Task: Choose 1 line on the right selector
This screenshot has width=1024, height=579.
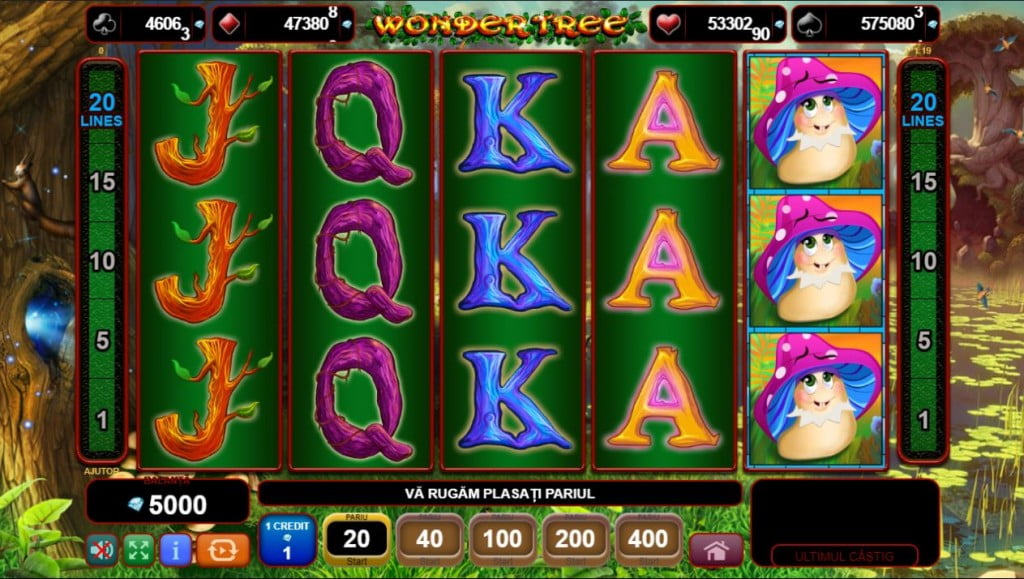Action: point(923,420)
